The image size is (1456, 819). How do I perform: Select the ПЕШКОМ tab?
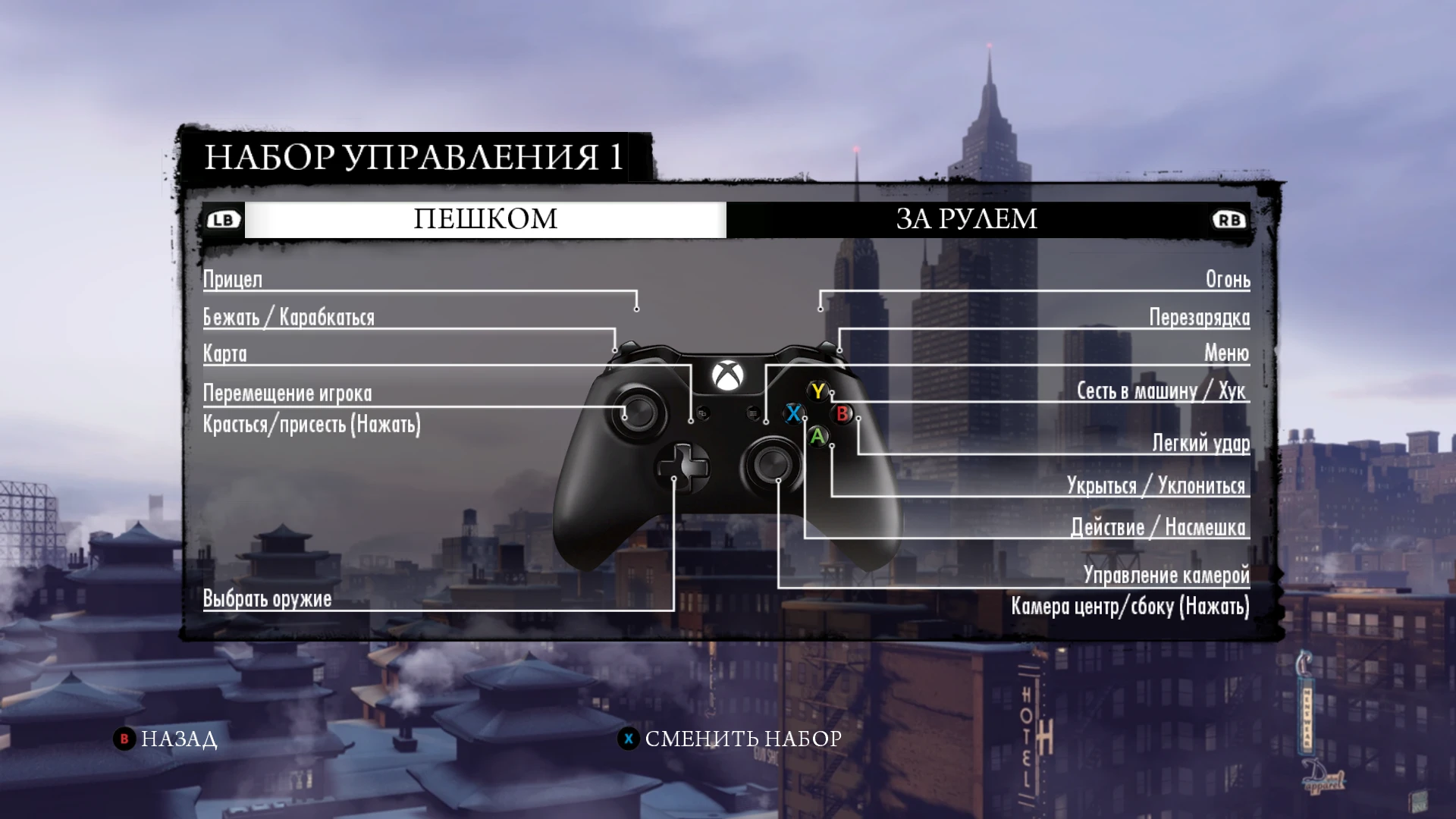[x=485, y=219]
